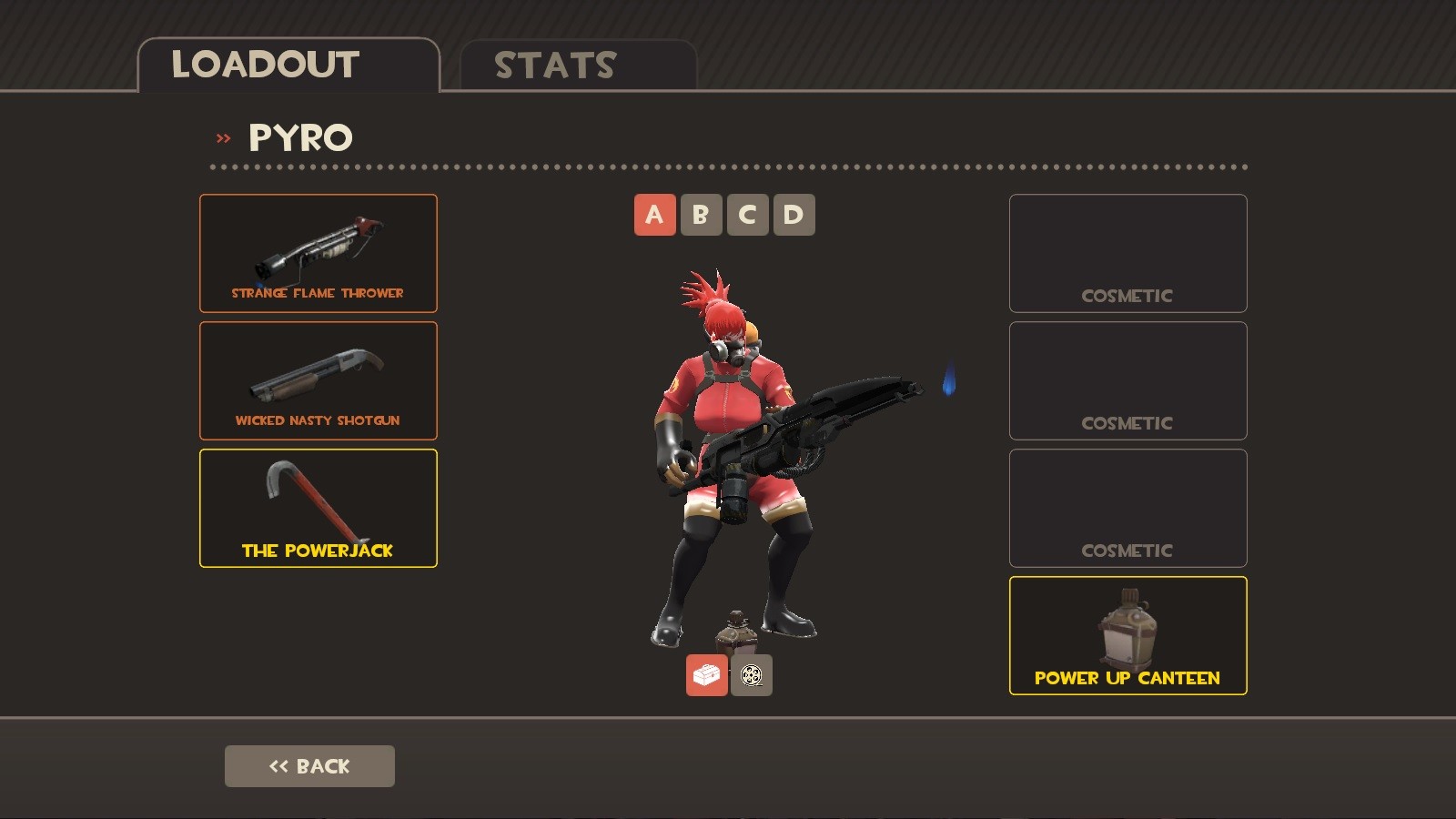The height and width of the screenshot is (819, 1456).
Task: Open the Wicked Nasty Shotgun secondary slot
Action: [318, 380]
